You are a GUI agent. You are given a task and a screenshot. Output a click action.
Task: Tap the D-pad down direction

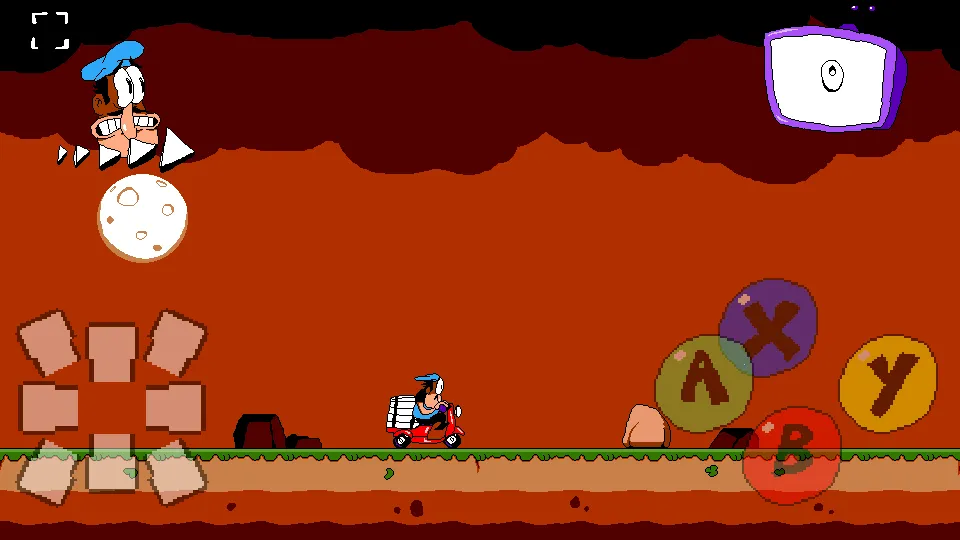pos(111,464)
